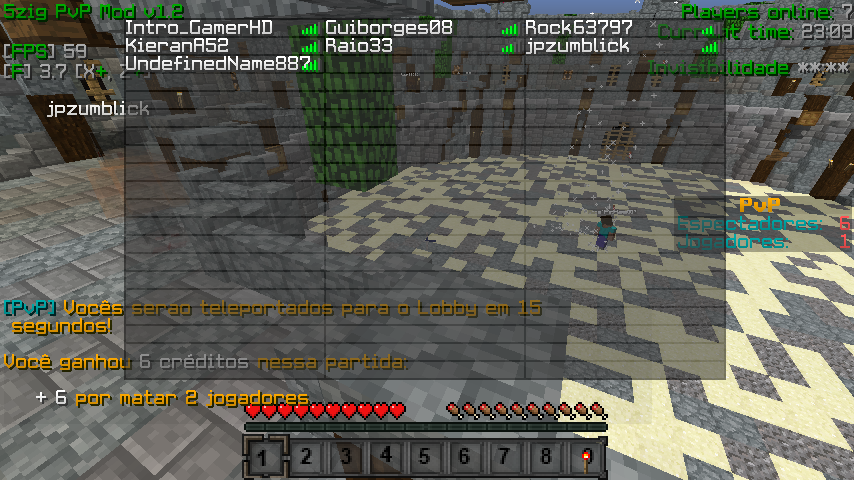Select hotbar slot number 1
Screen dimensions: 854x480
pos(265,458)
